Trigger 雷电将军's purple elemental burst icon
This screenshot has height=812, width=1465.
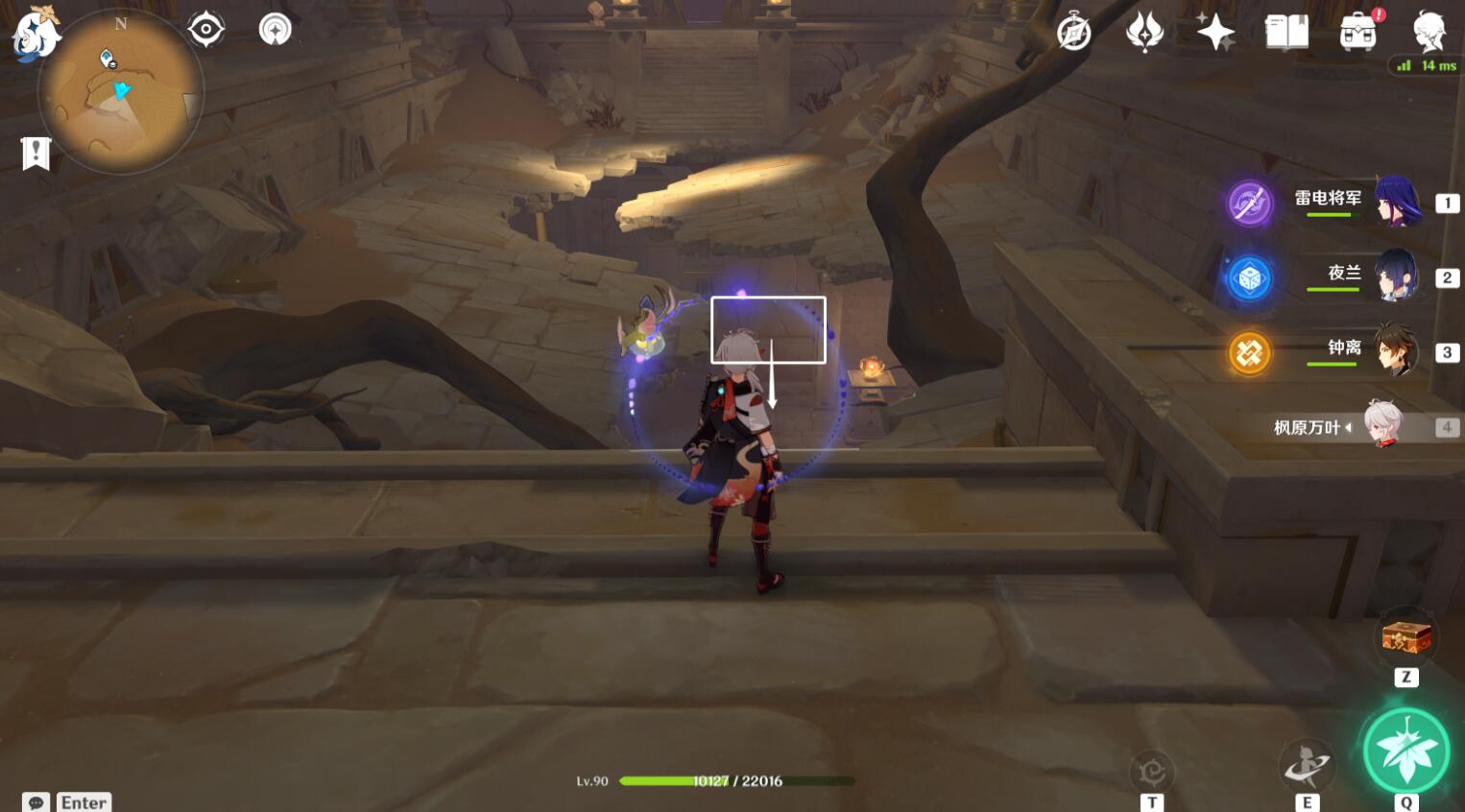click(x=1250, y=203)
